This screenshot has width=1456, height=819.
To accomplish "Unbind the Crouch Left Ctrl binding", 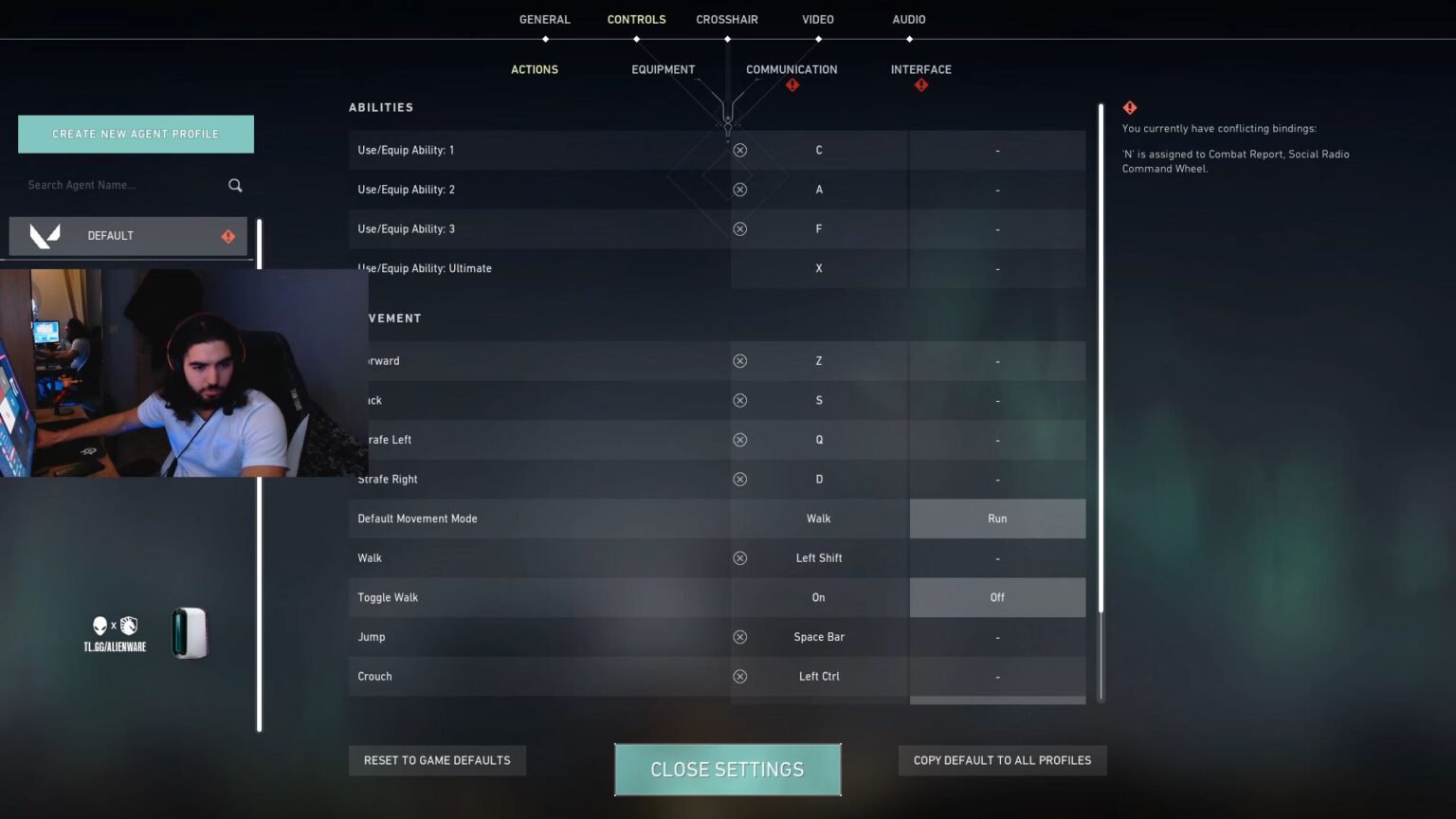I will (x=740, y=676).
